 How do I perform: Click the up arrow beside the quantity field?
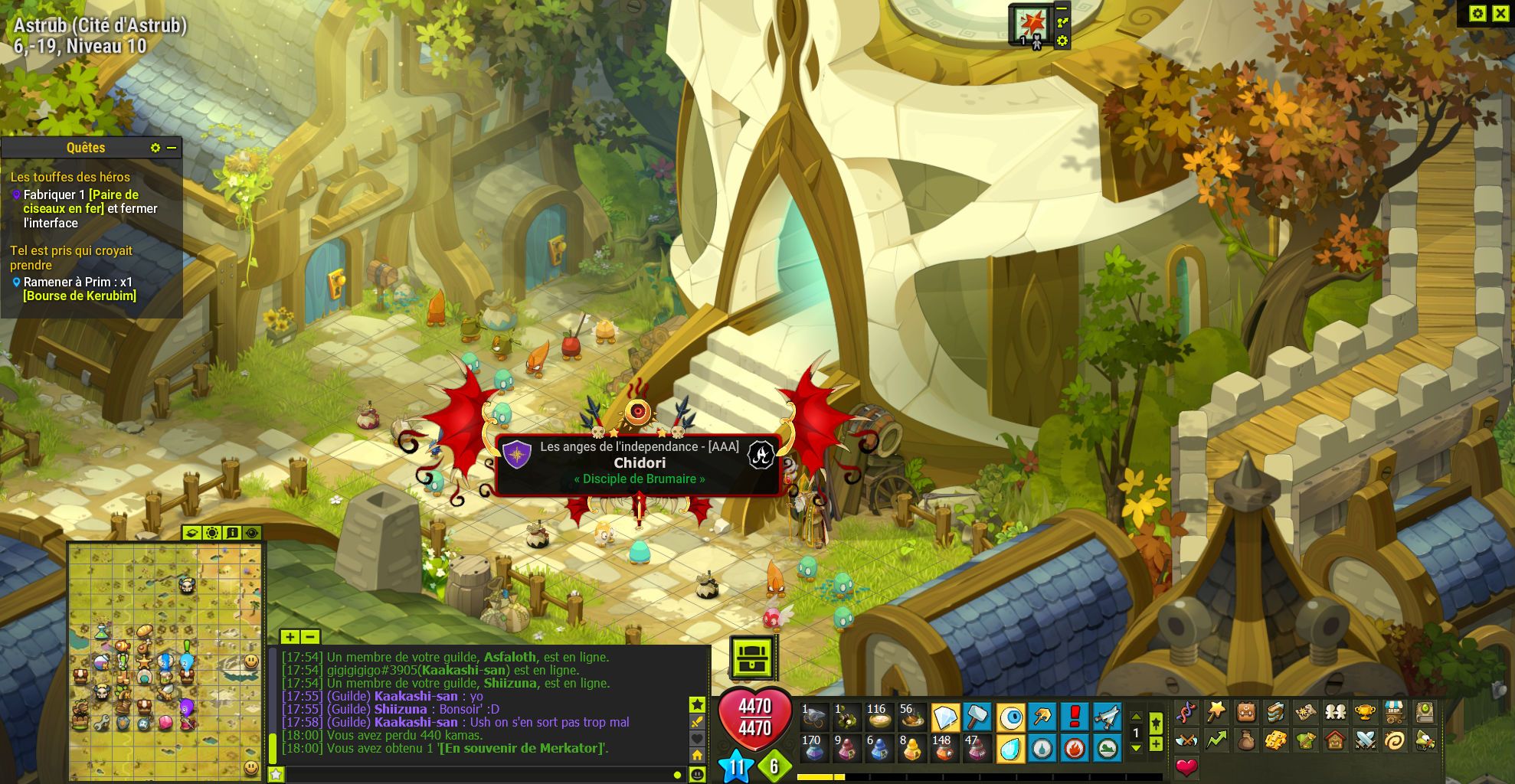(1136, 717)
